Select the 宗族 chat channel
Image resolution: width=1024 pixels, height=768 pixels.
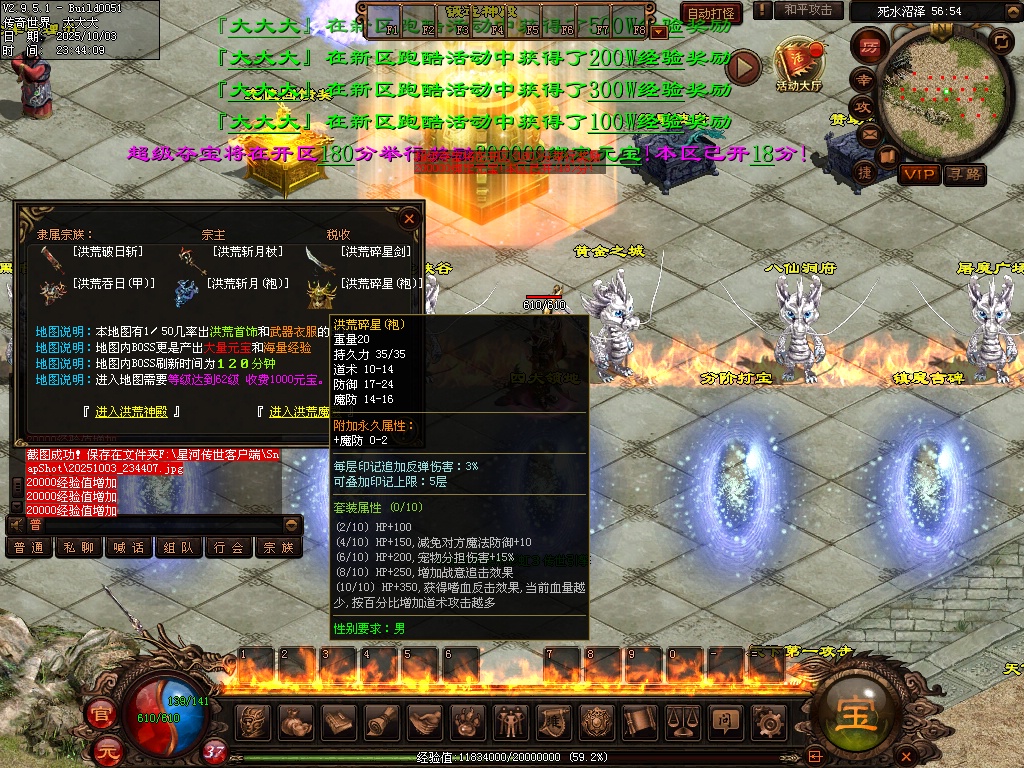point(278,548)
